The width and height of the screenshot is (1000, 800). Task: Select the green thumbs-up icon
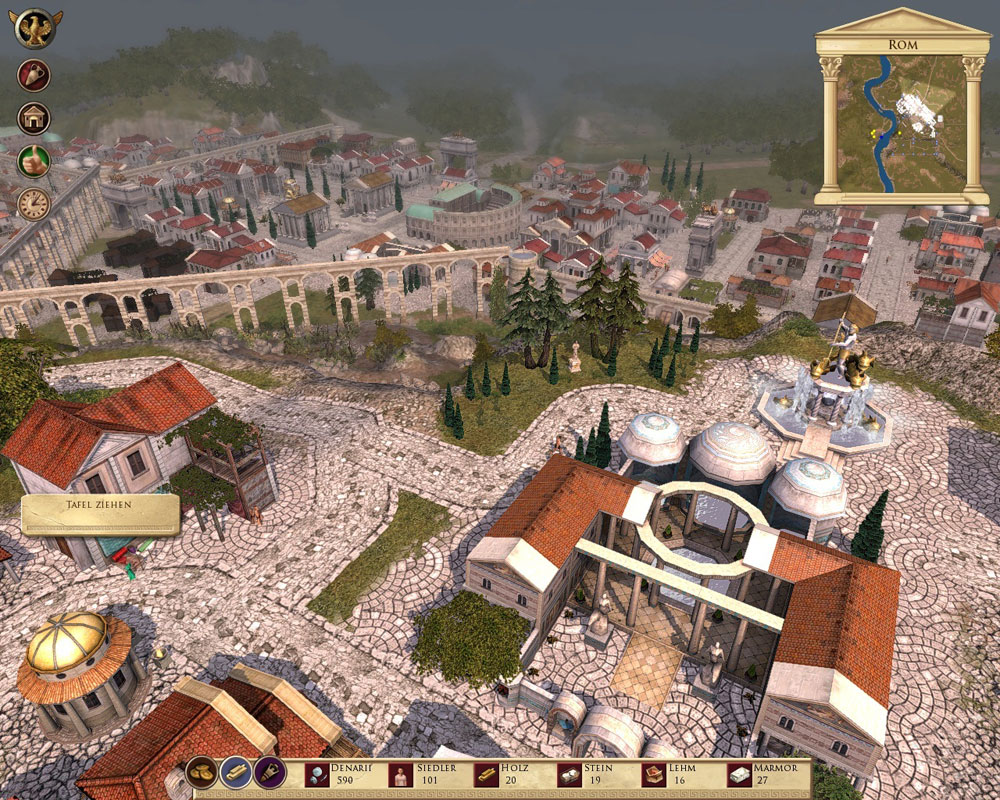pos(34,161)
